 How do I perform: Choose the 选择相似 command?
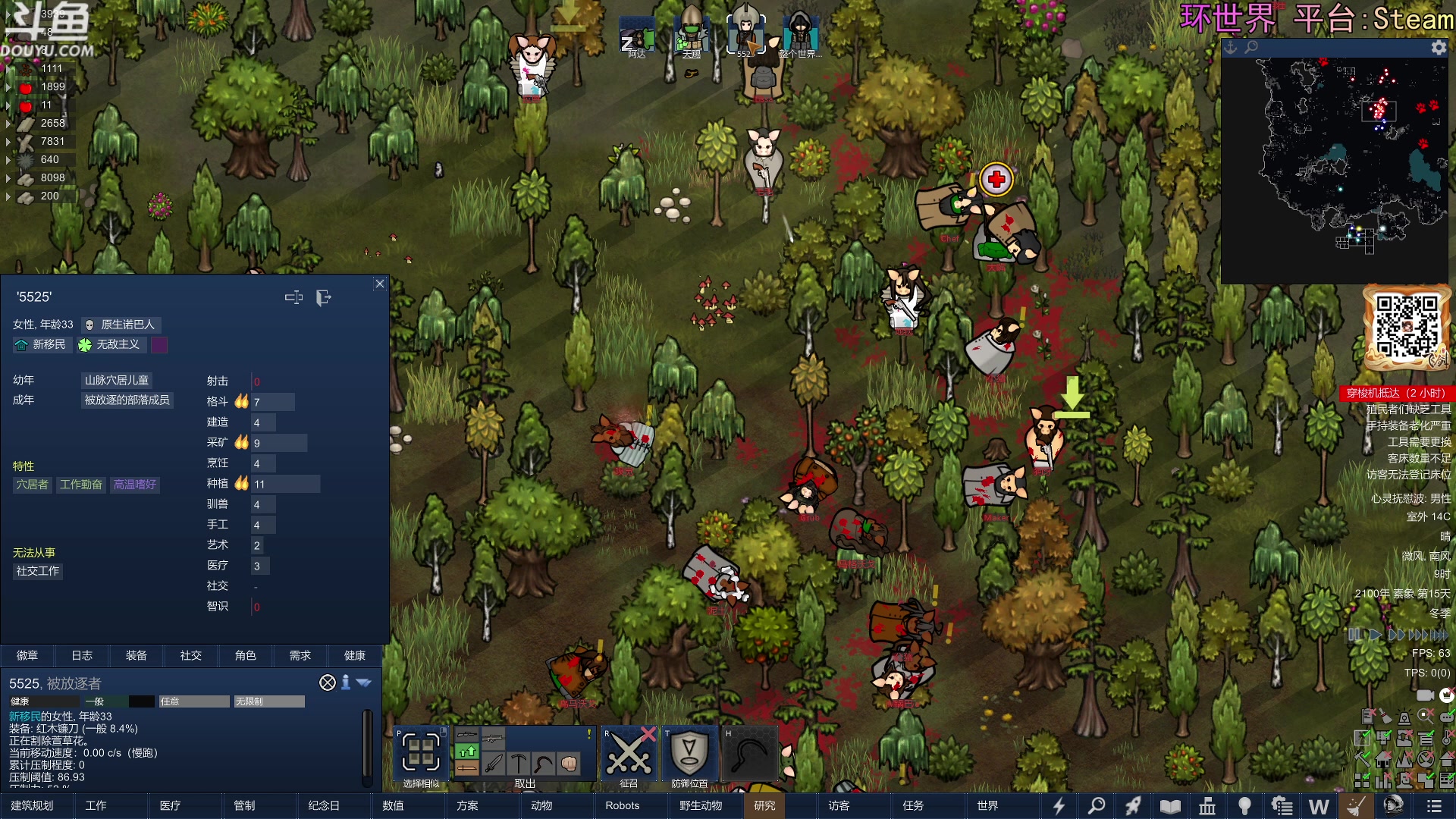coord(421,755)
